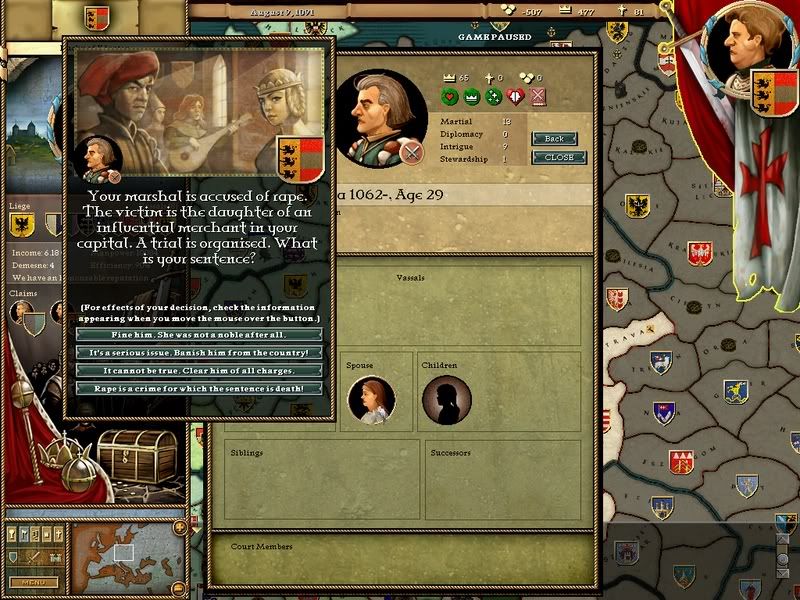Image resolution: width=800 pixels, height=600 pixels.
Task: Click the marshal's crossed swords badge
Action: pos(409,152)
